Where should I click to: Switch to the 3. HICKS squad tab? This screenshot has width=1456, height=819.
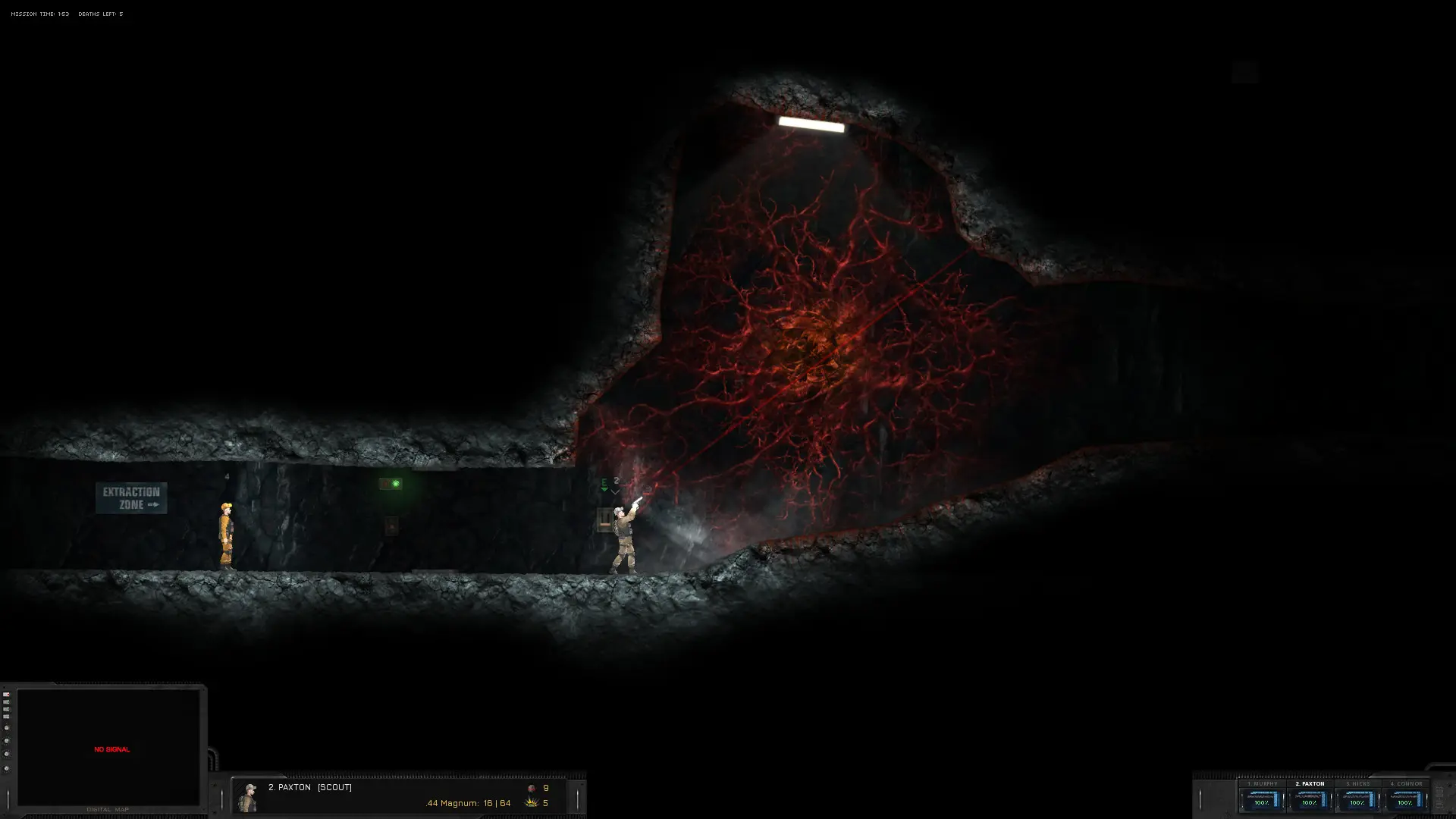1357,783
